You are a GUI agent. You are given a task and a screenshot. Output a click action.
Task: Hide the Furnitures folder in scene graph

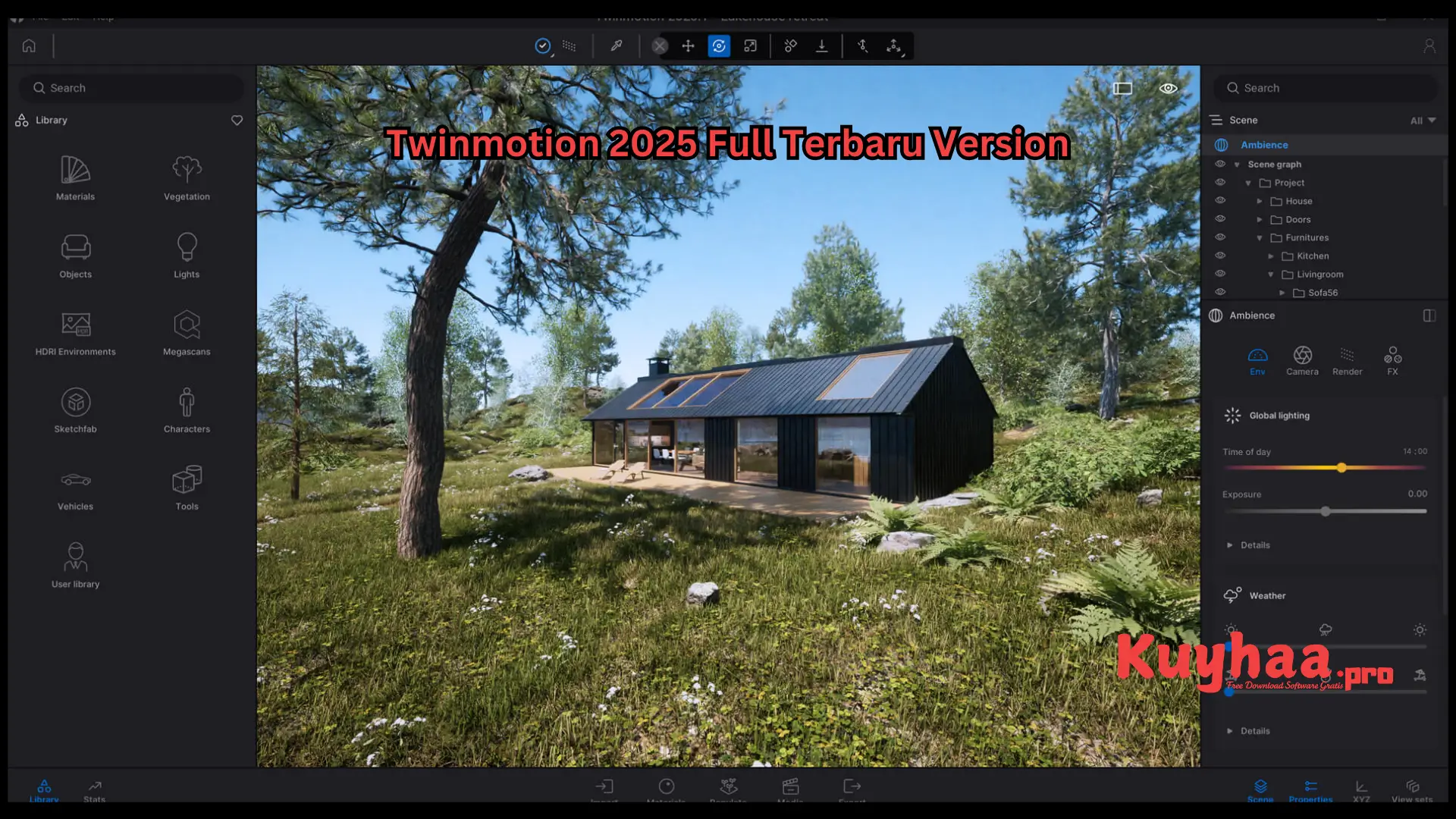tap(1221, 237)
